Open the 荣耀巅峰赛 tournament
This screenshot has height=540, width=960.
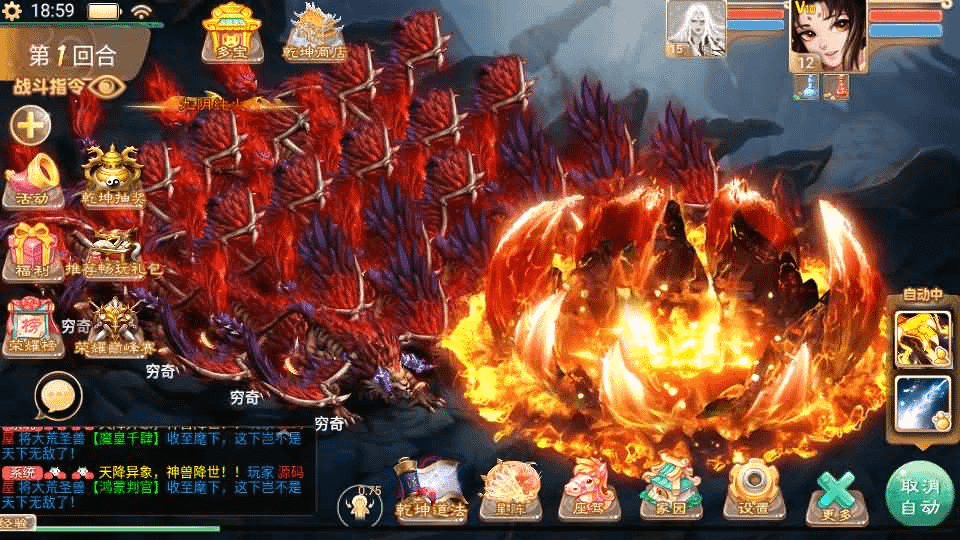114,328
